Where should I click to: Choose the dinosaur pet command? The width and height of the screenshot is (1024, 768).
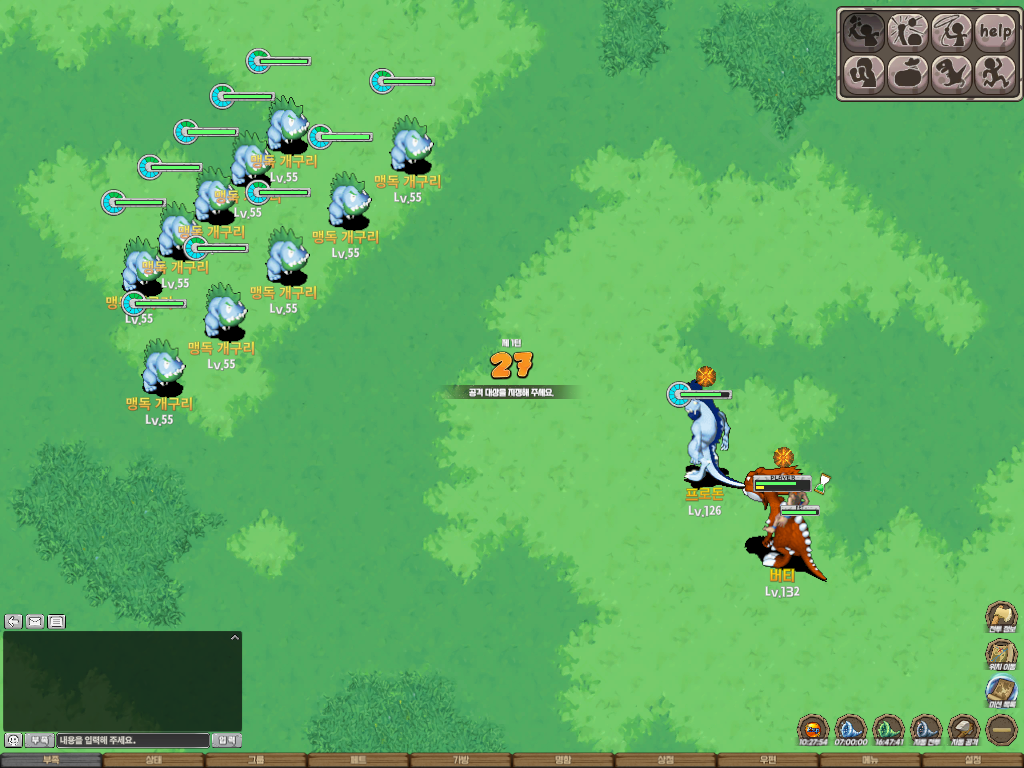[951, 75]
